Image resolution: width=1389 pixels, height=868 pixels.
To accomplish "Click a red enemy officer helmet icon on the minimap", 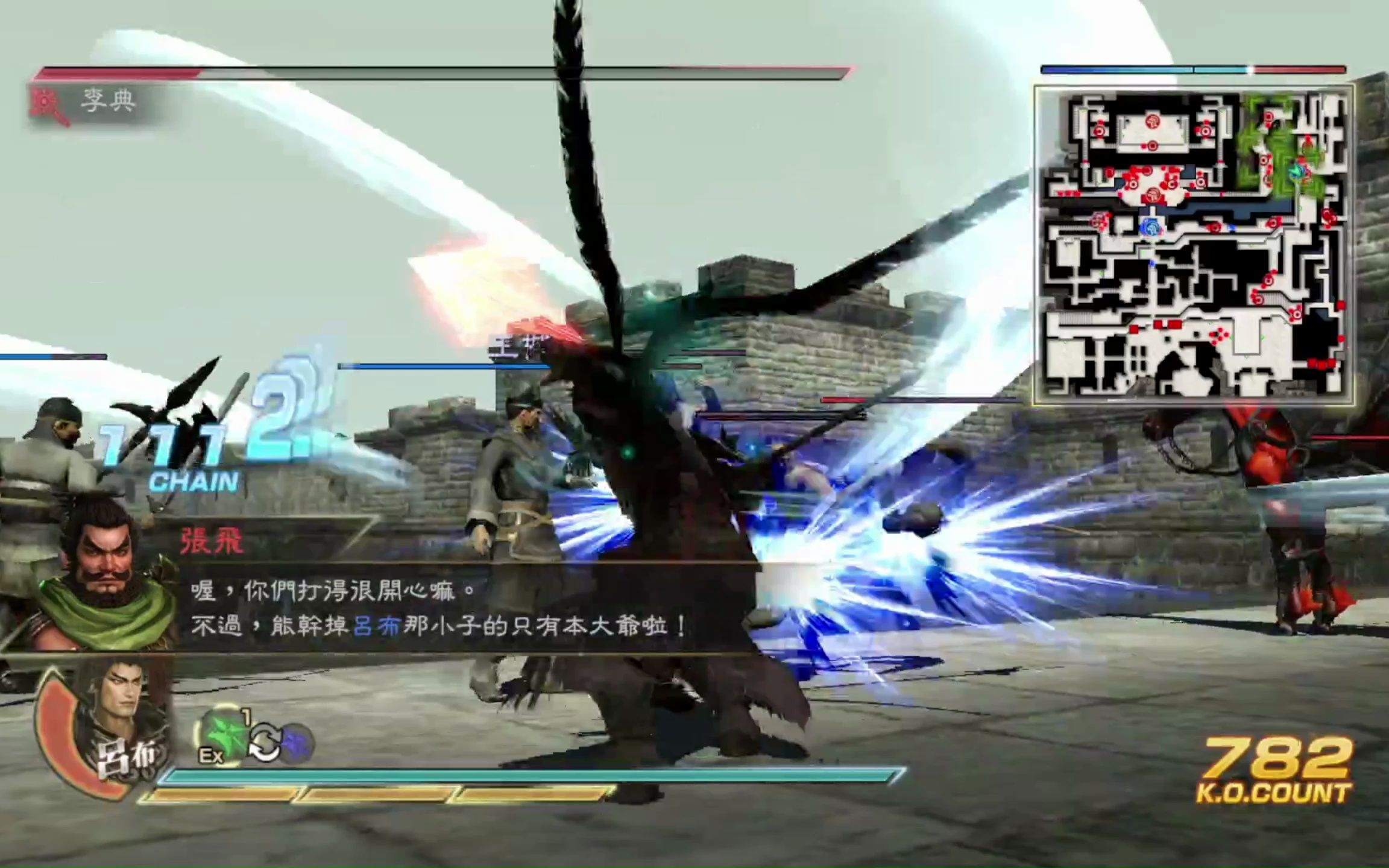I will point(1154,121).
